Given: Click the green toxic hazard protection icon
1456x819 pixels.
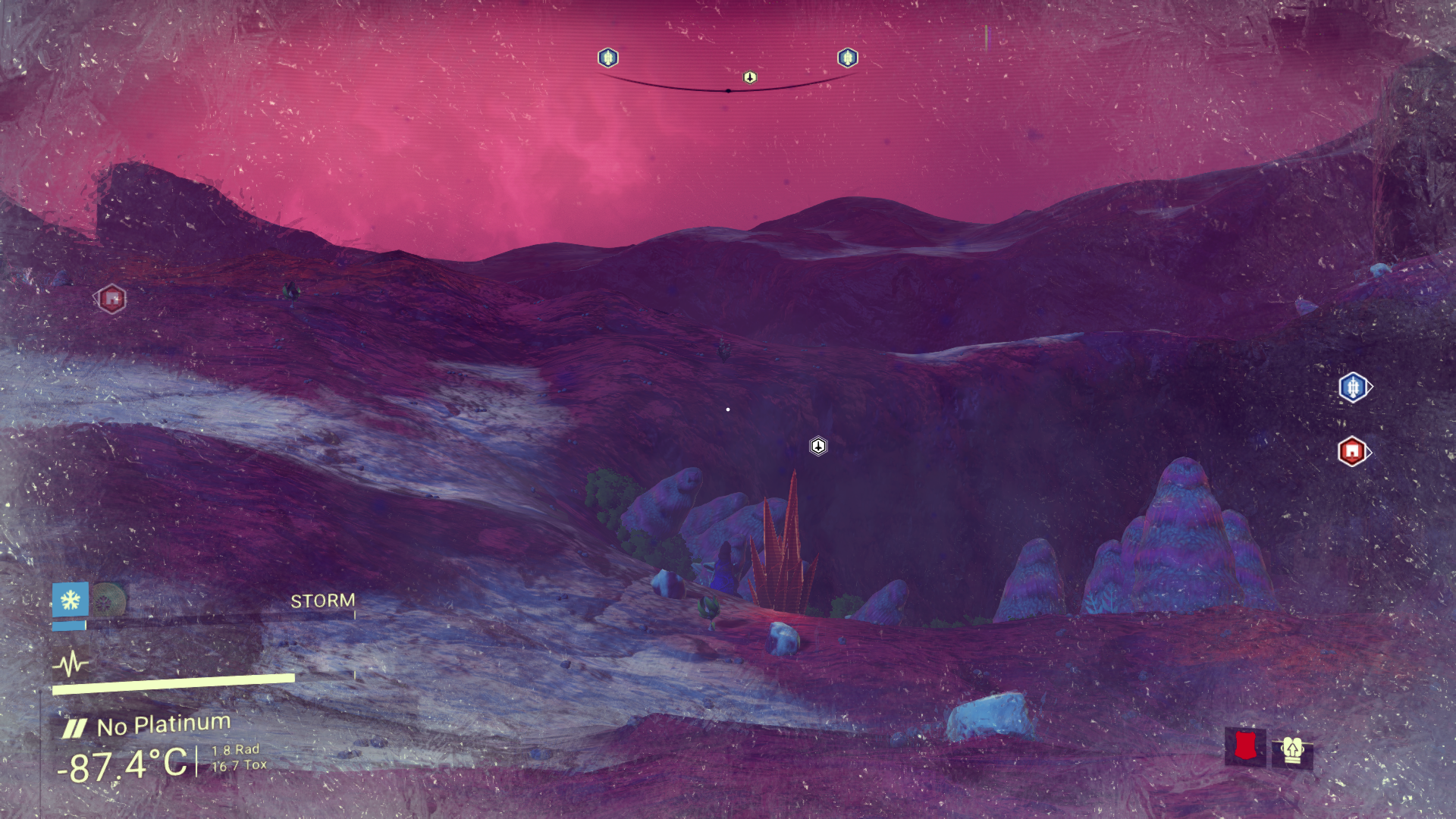Looking at the screenshot, I should pos(108,601).
